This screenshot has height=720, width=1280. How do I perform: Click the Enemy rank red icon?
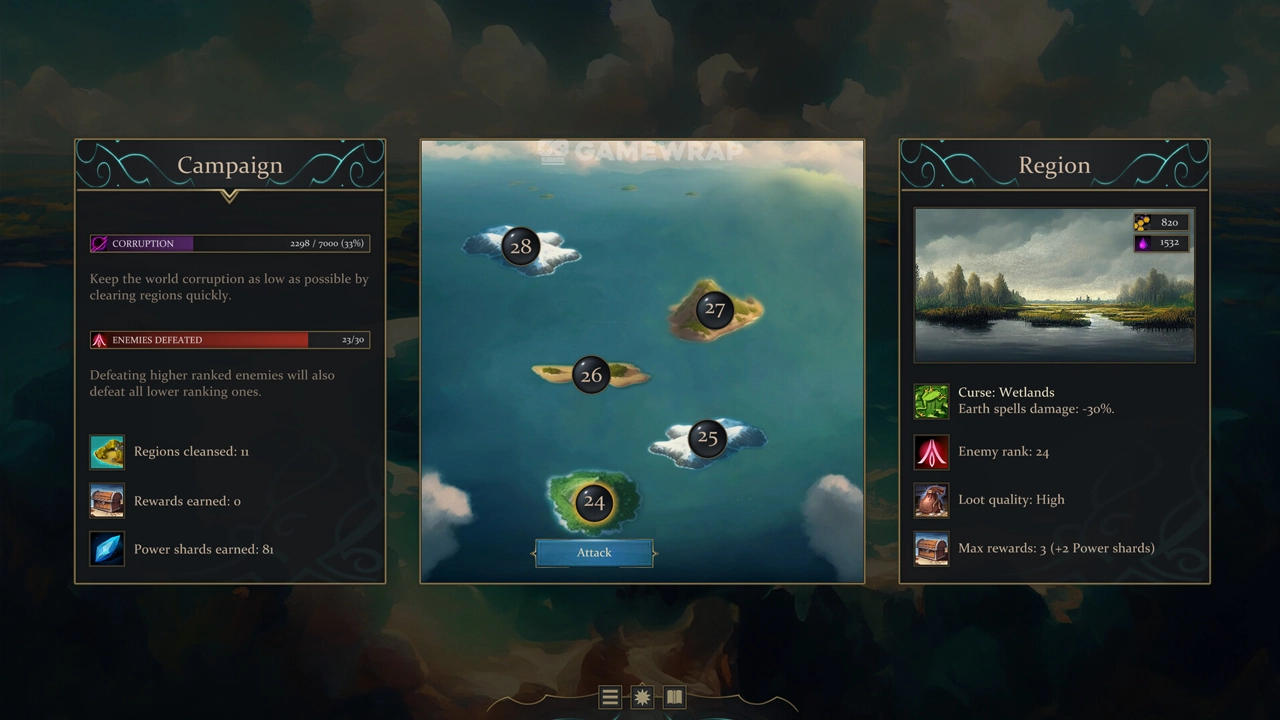pyautogui.click(x=931, y=452)
